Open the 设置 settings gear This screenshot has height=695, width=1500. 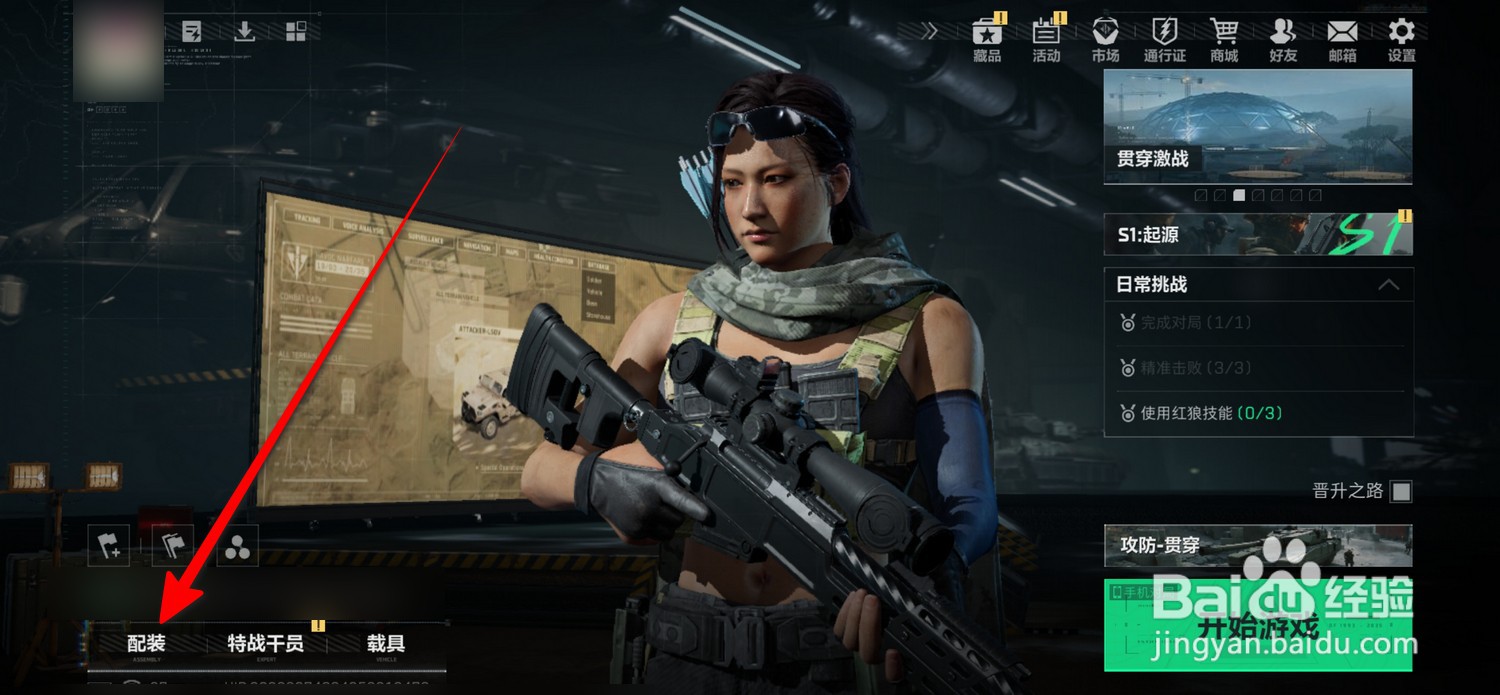[1401, 39]
